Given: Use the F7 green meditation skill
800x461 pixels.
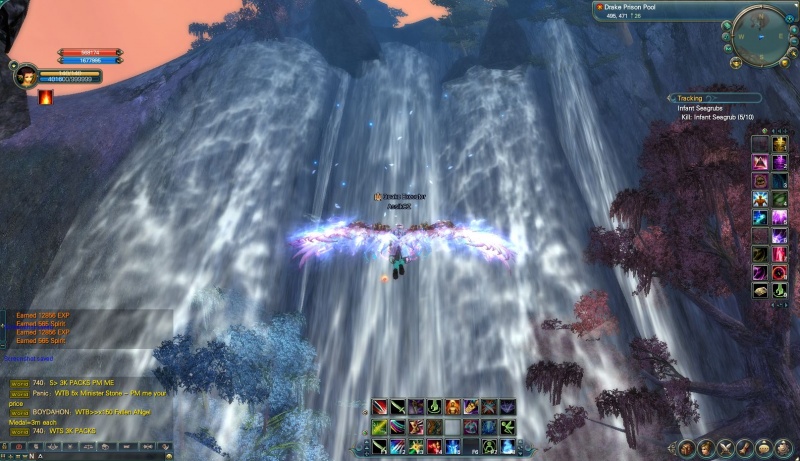Looking at the screenshot, I should click(x=489, y=446).
